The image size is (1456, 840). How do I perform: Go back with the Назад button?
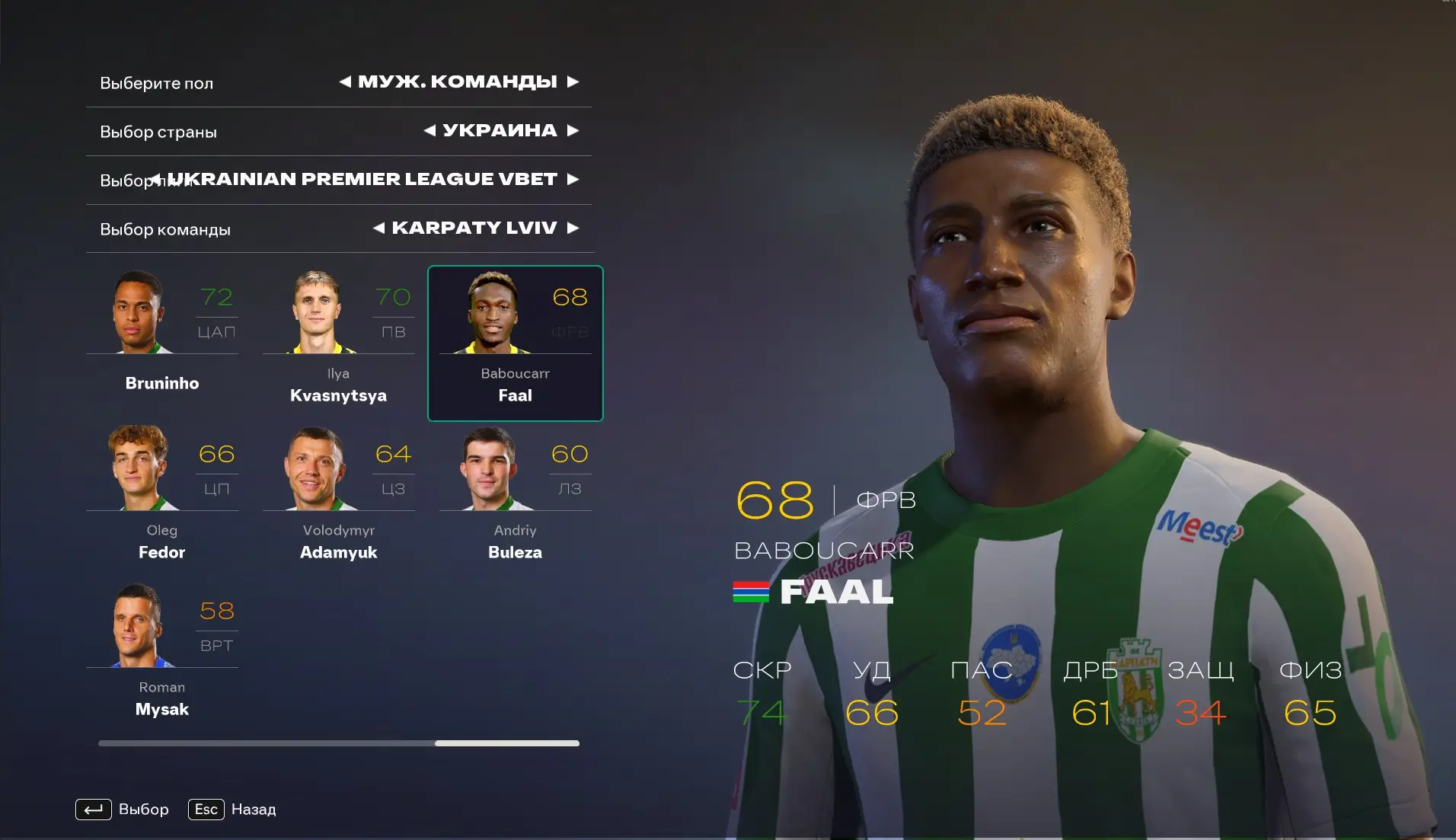tap(233, 809)
